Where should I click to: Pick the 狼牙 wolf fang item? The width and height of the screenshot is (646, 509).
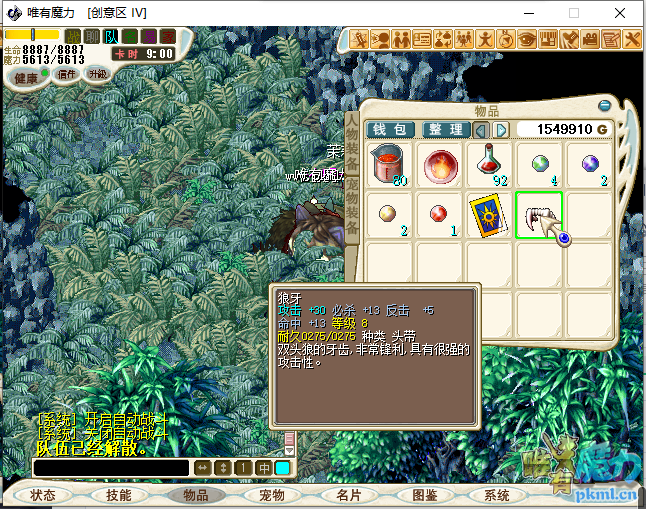538,214
